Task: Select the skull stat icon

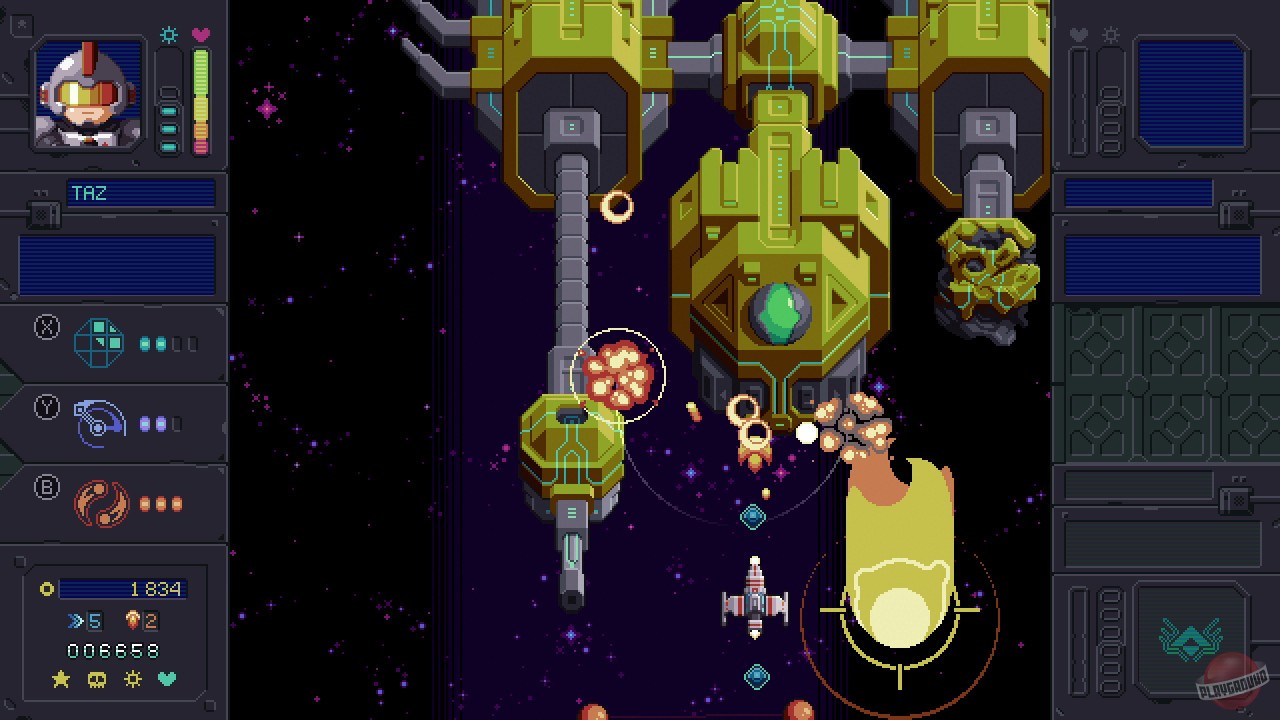Action: 97,680
